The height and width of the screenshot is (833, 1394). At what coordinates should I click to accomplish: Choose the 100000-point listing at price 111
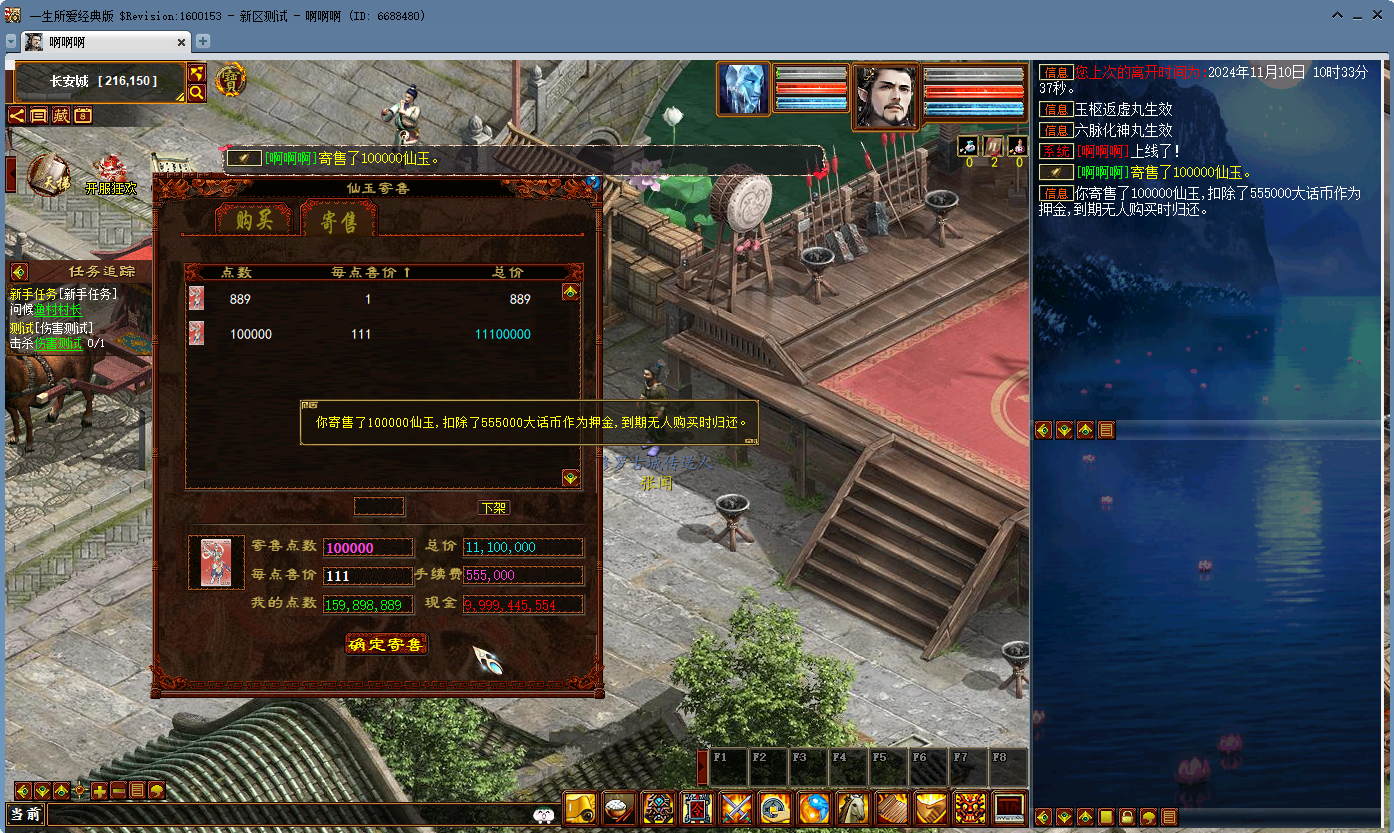[x=380, y=334]
